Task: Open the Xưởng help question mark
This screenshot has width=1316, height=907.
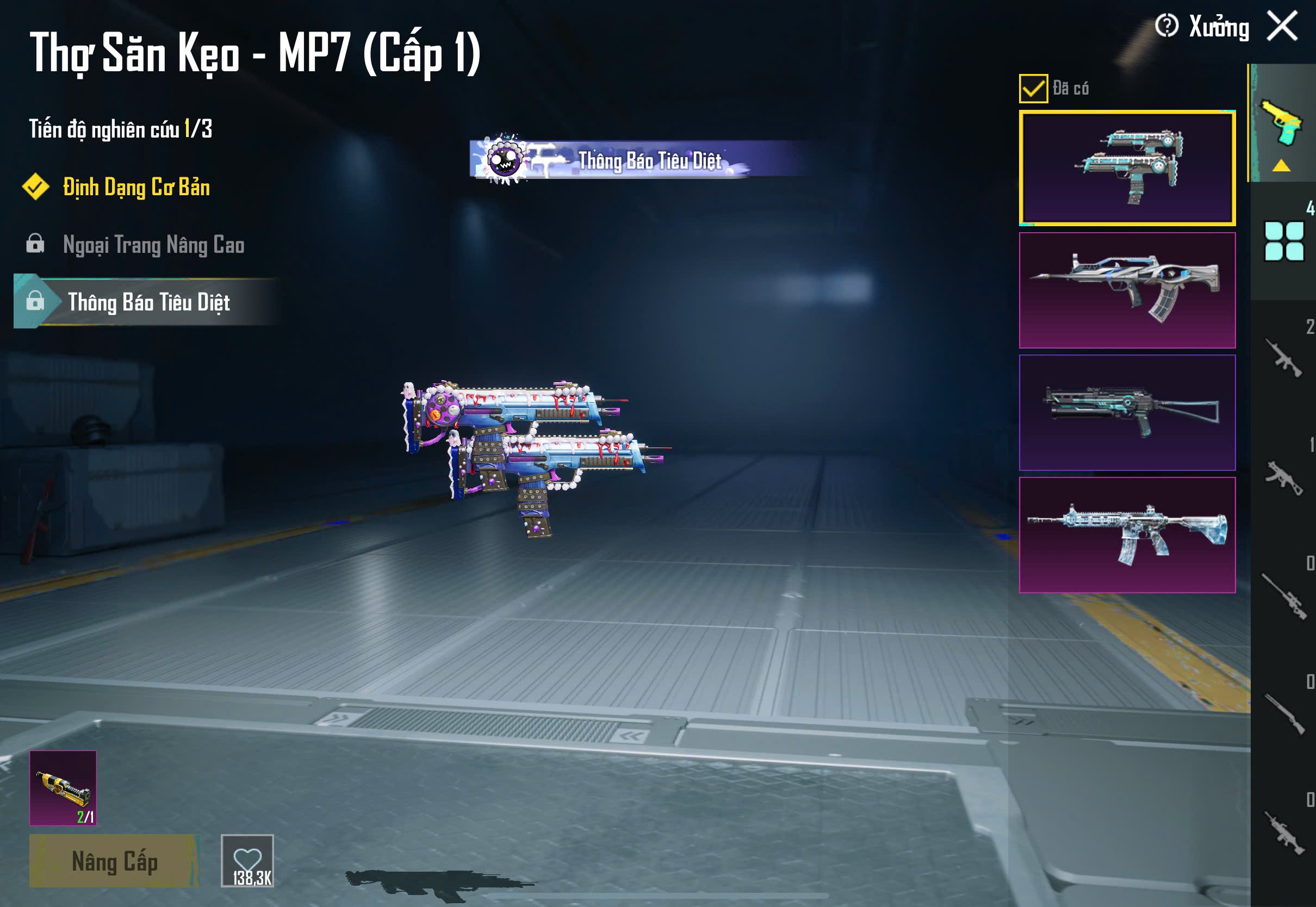Action: 1166,26
